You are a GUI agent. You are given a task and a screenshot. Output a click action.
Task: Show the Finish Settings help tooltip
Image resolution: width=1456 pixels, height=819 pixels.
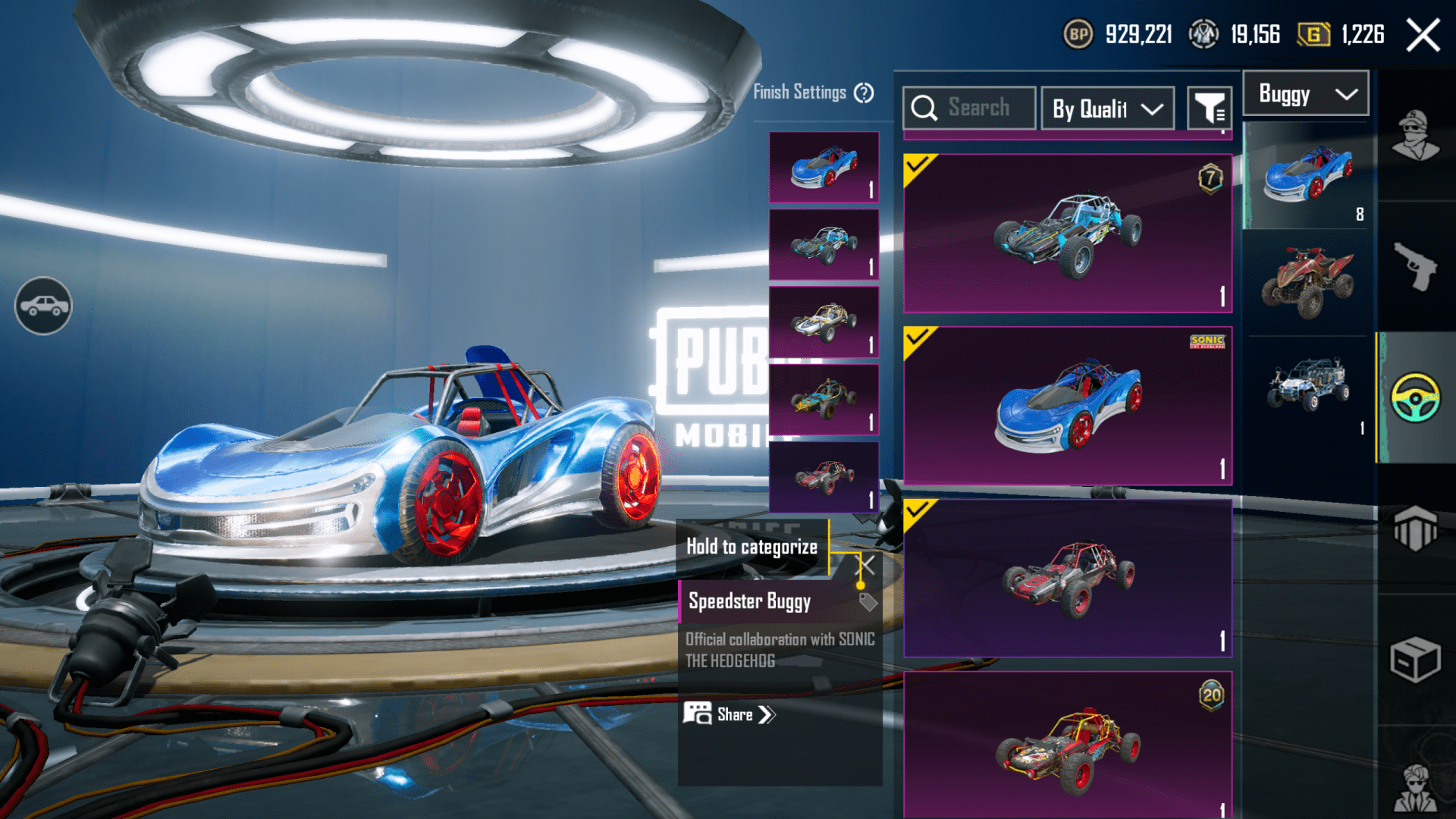click(864, 93)
